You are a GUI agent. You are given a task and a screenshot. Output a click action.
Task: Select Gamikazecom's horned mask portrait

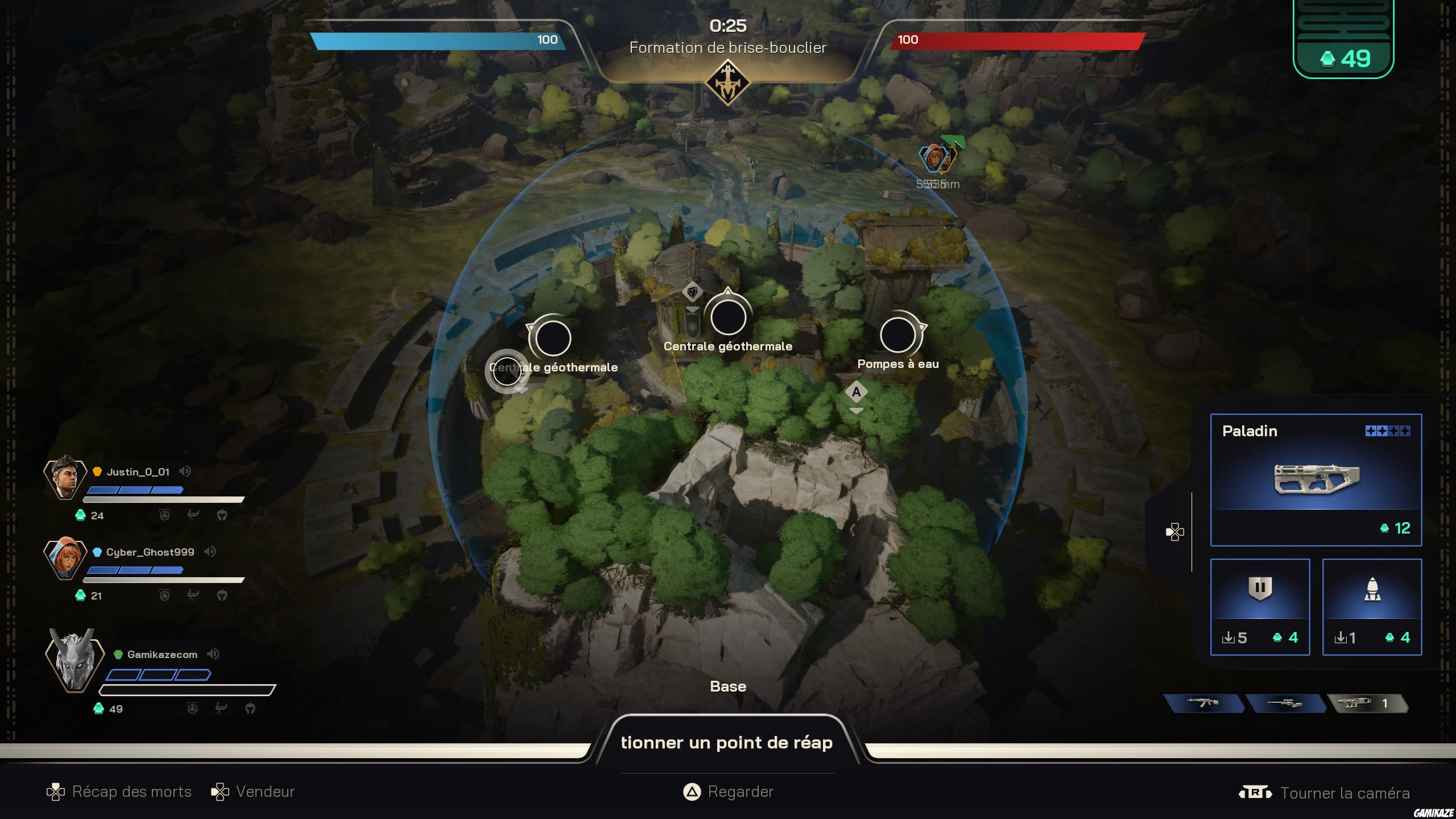coord(74,660)
